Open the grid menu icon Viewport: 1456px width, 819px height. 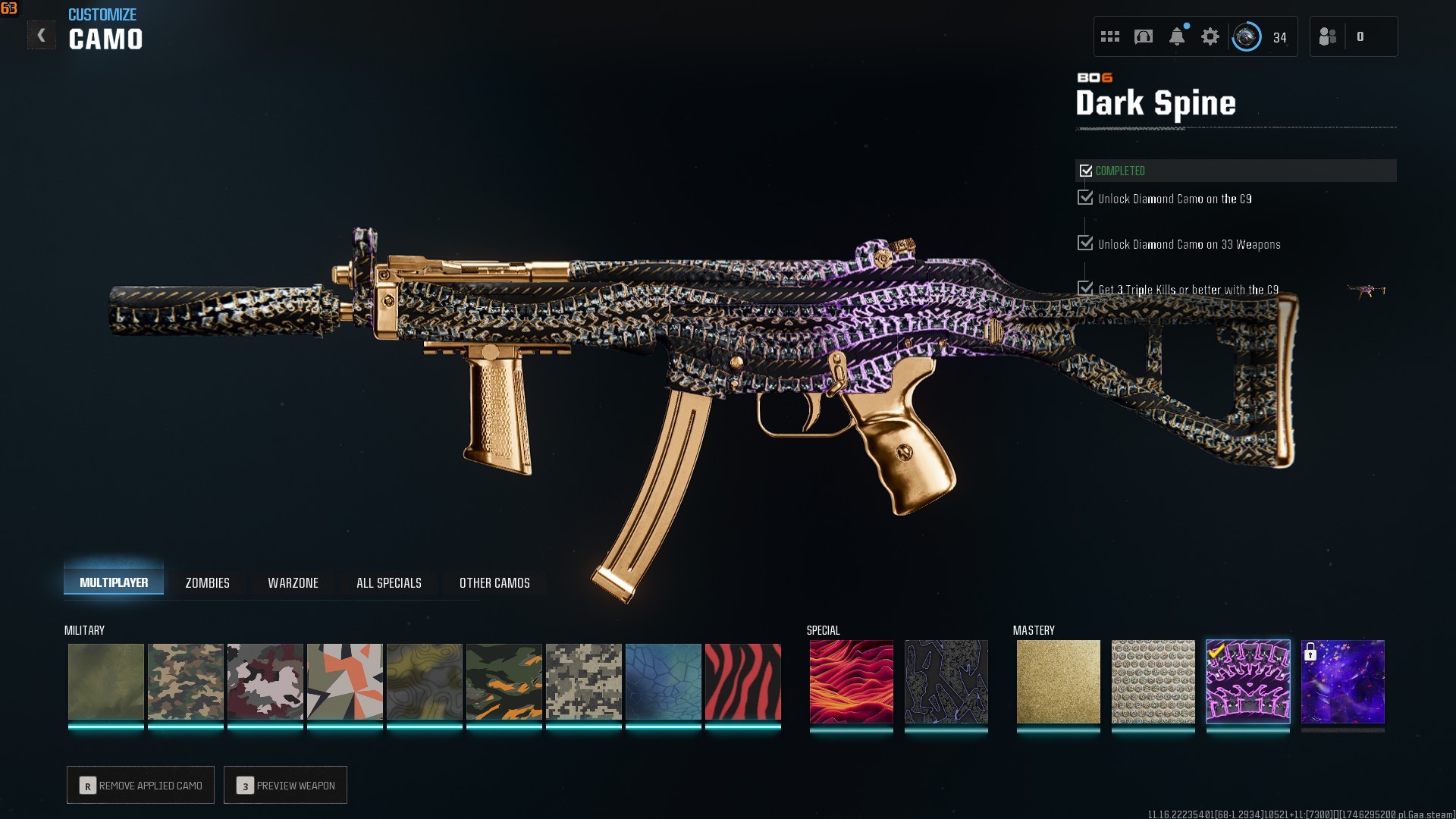pos(1110,36)
